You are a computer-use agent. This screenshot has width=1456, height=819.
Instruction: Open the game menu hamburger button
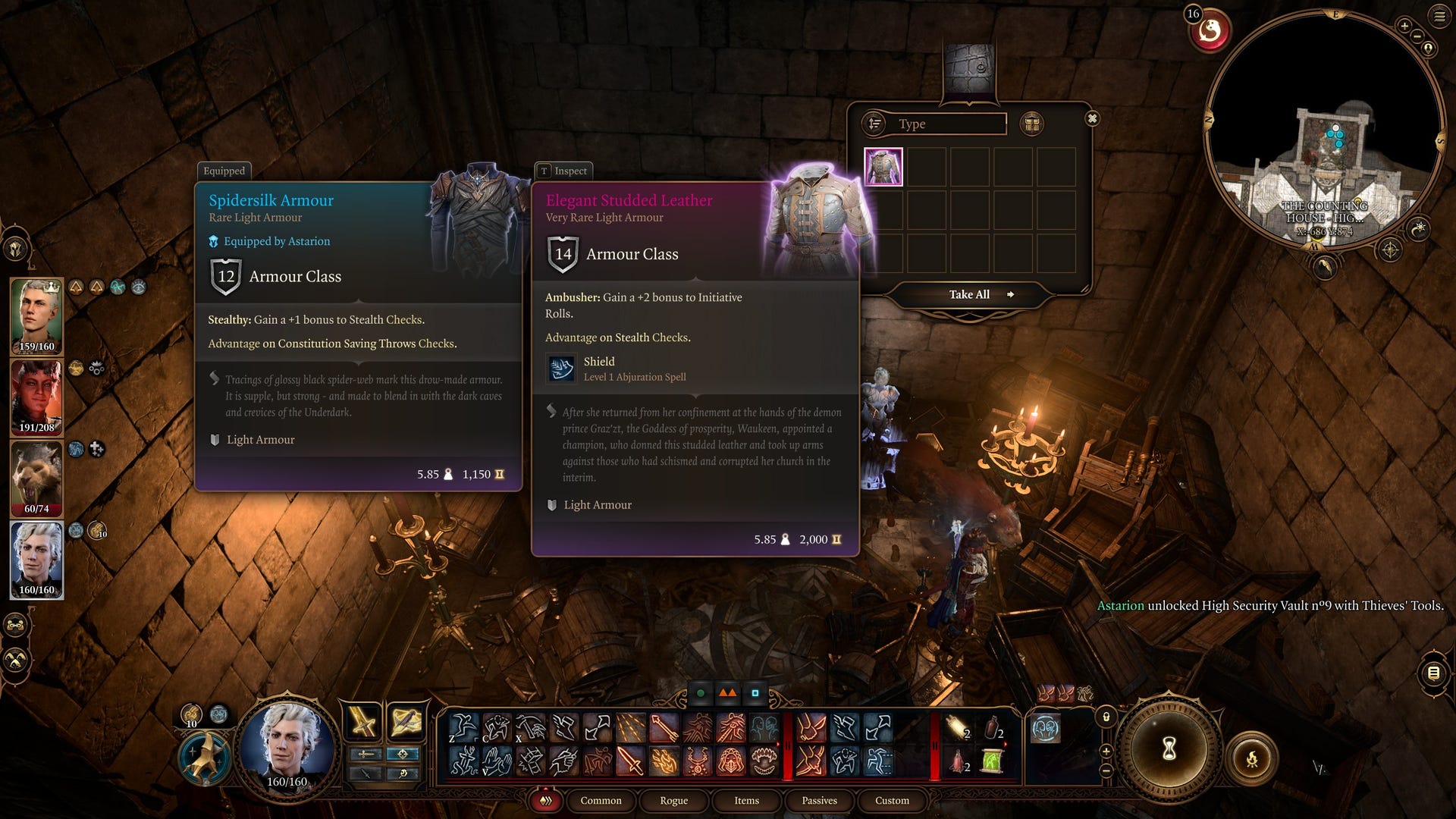pyautogui.click(x=1439, y=17)
